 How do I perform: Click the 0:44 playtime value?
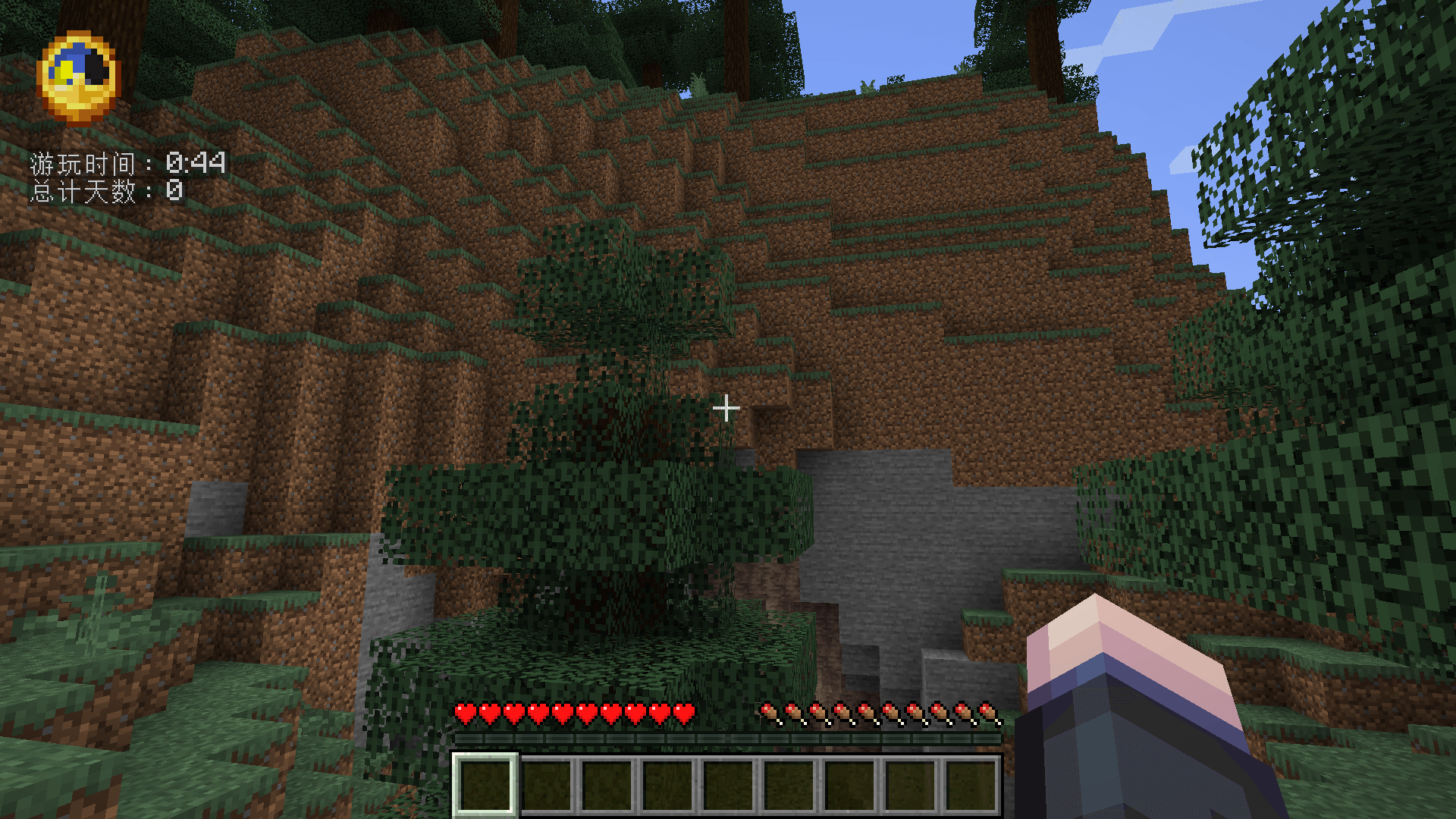tap(196, 162)
